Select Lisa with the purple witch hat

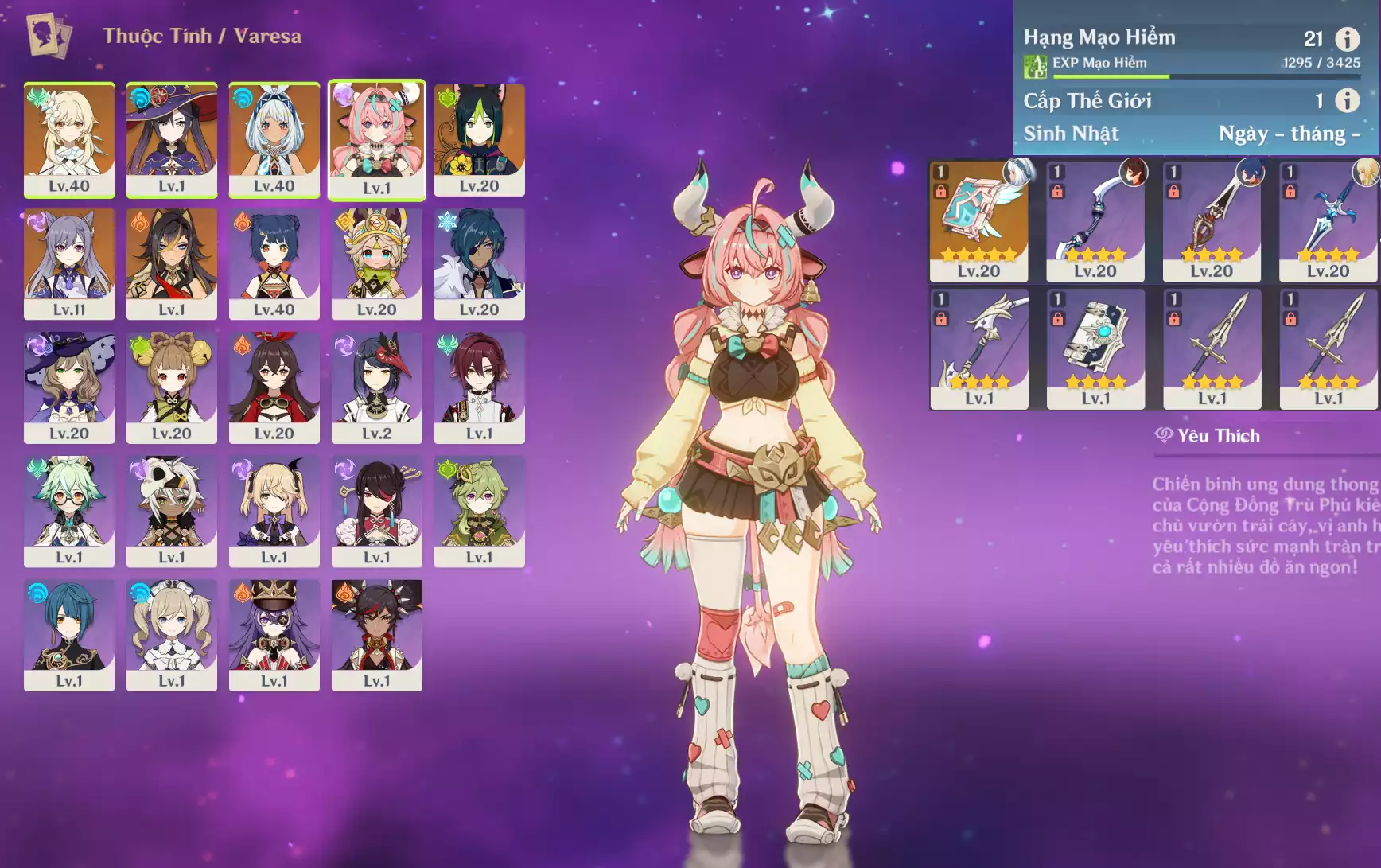[69, 387]
